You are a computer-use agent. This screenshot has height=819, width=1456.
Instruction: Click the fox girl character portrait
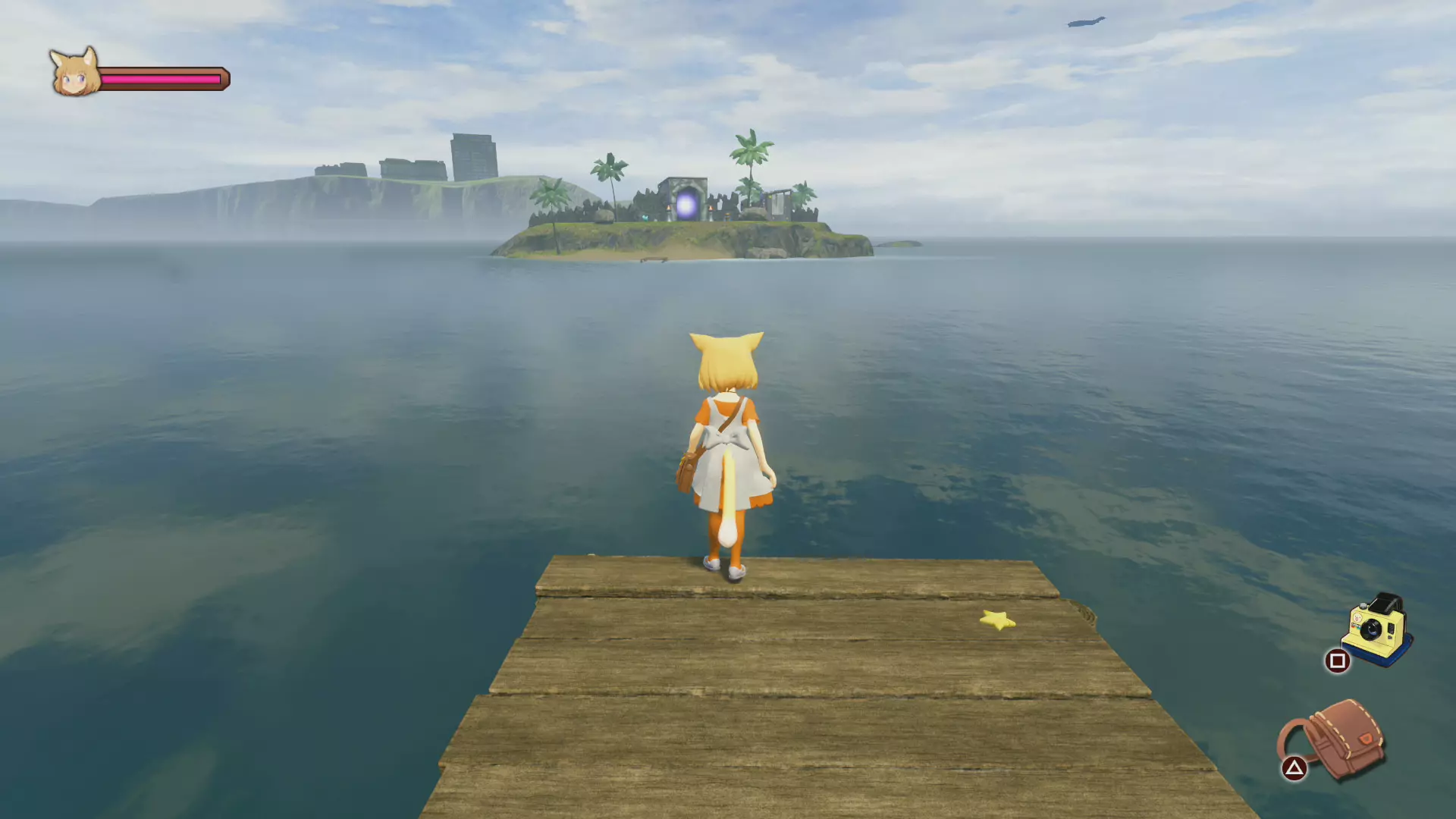(74, 73)
